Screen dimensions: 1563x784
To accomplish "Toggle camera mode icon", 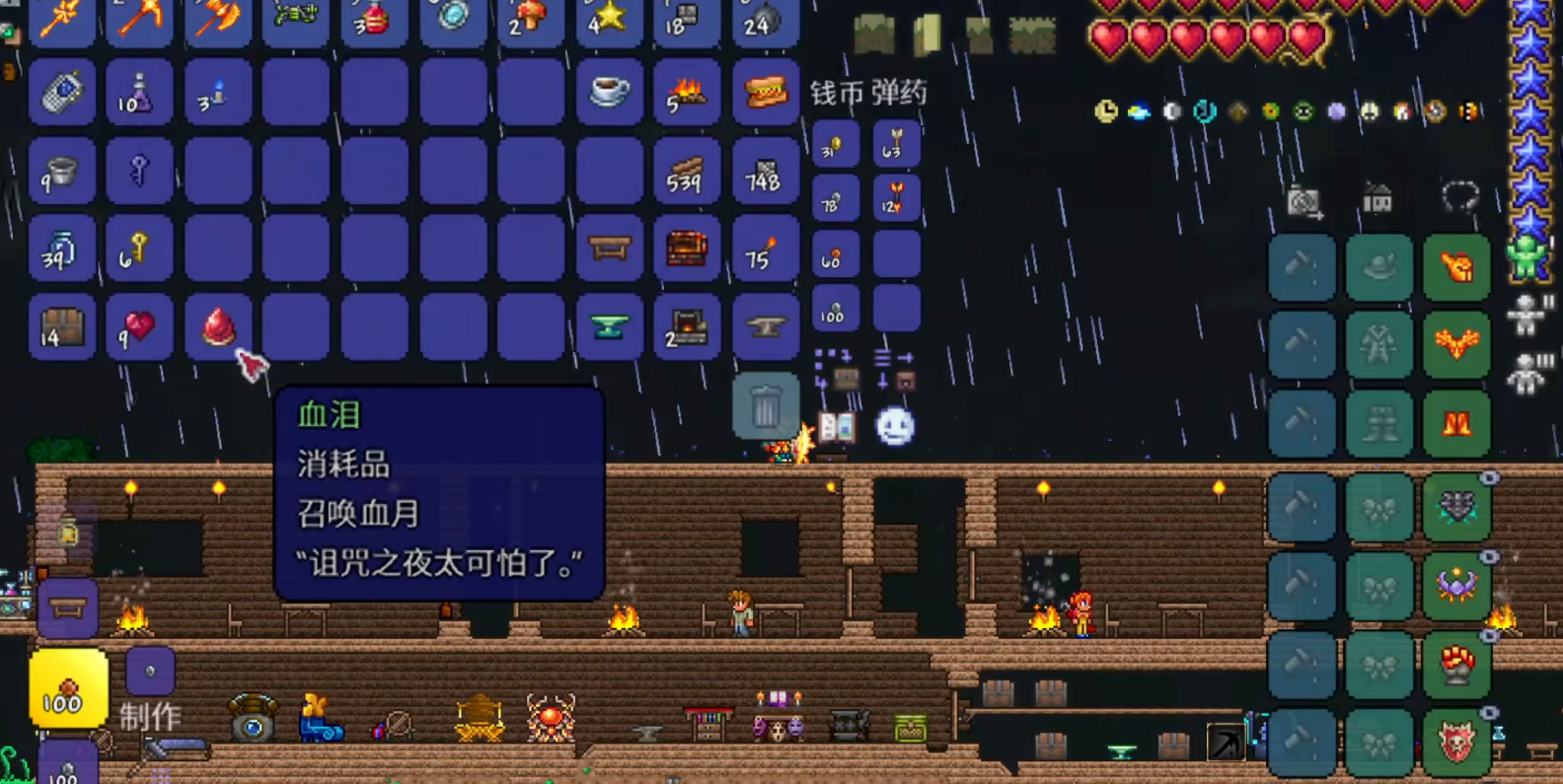I will coord(1304,201).
